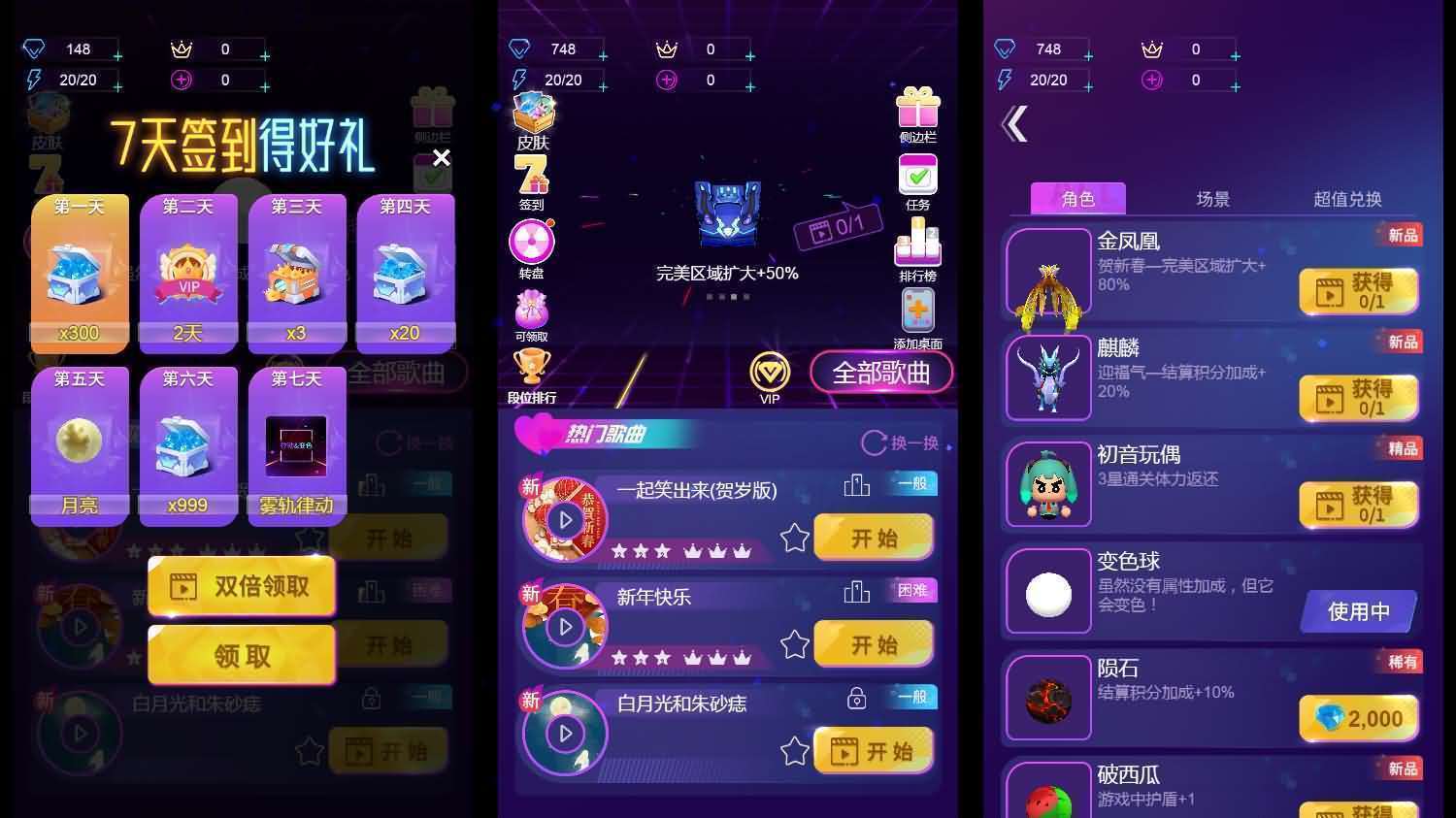Open the 皮肤 (skins) panel
The image size is (1456, 818).
tap(532, 118)
